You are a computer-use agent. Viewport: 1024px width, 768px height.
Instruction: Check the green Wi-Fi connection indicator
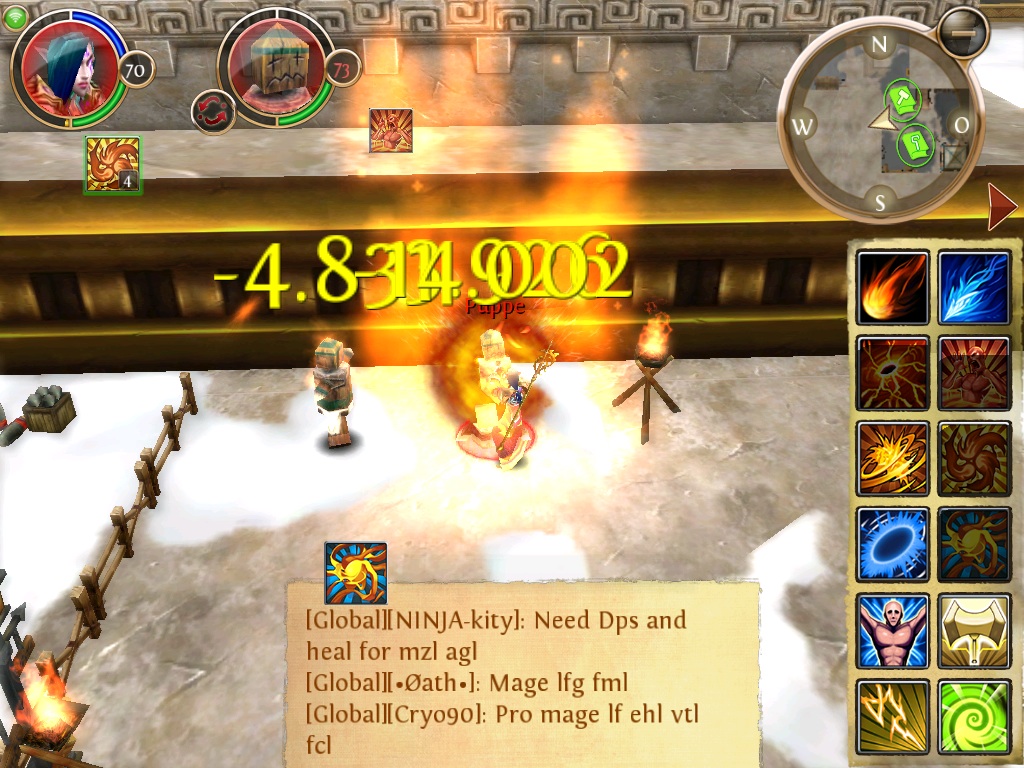16,18
